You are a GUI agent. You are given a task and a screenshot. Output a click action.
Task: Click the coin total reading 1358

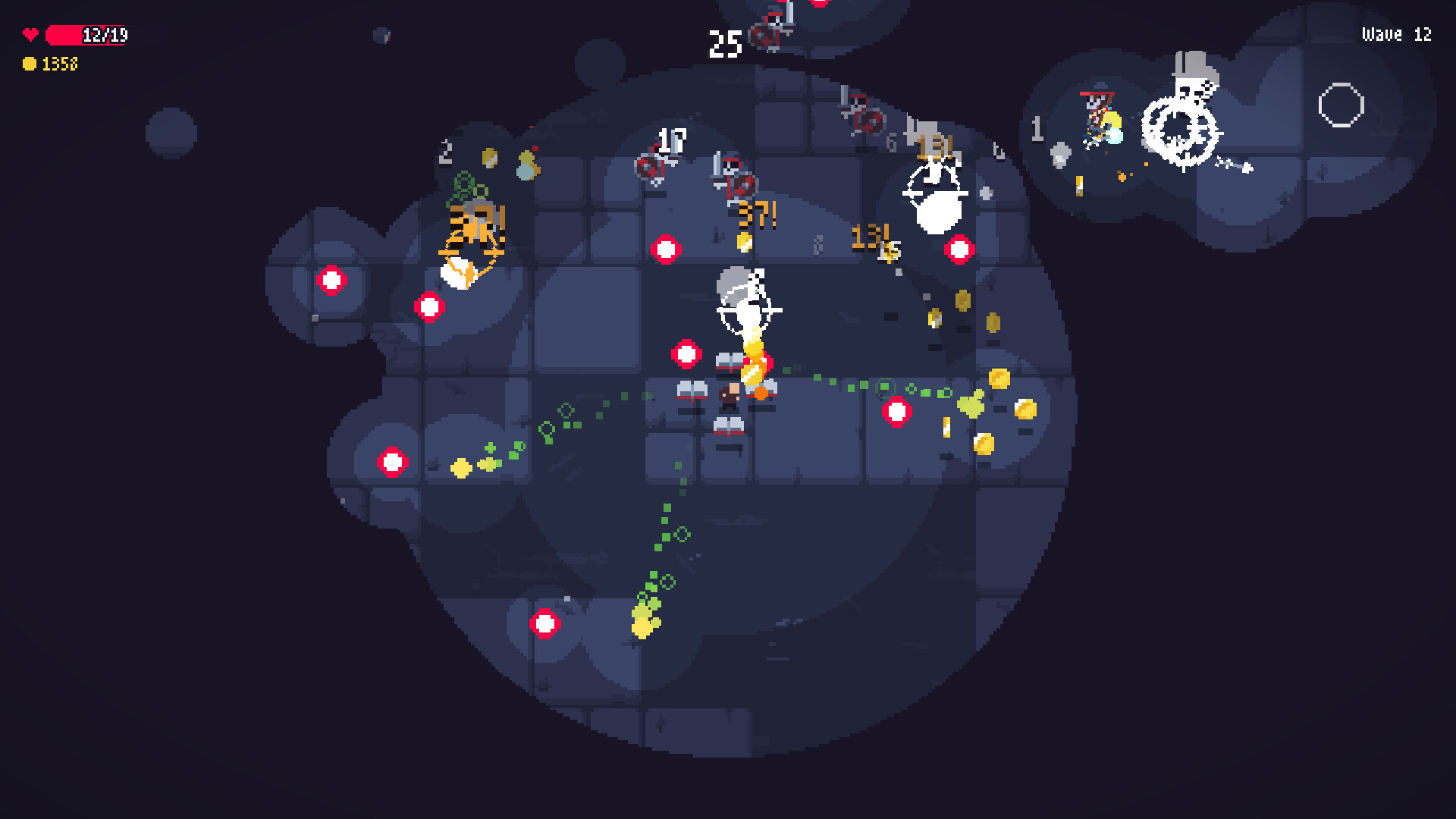point(58,64)
